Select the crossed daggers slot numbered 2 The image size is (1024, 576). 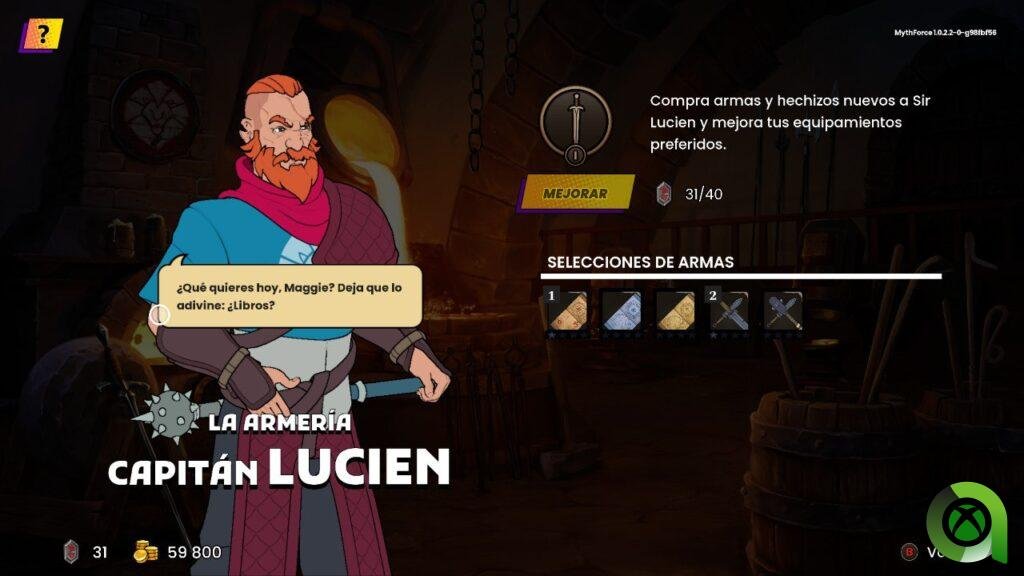click(729, 311)
